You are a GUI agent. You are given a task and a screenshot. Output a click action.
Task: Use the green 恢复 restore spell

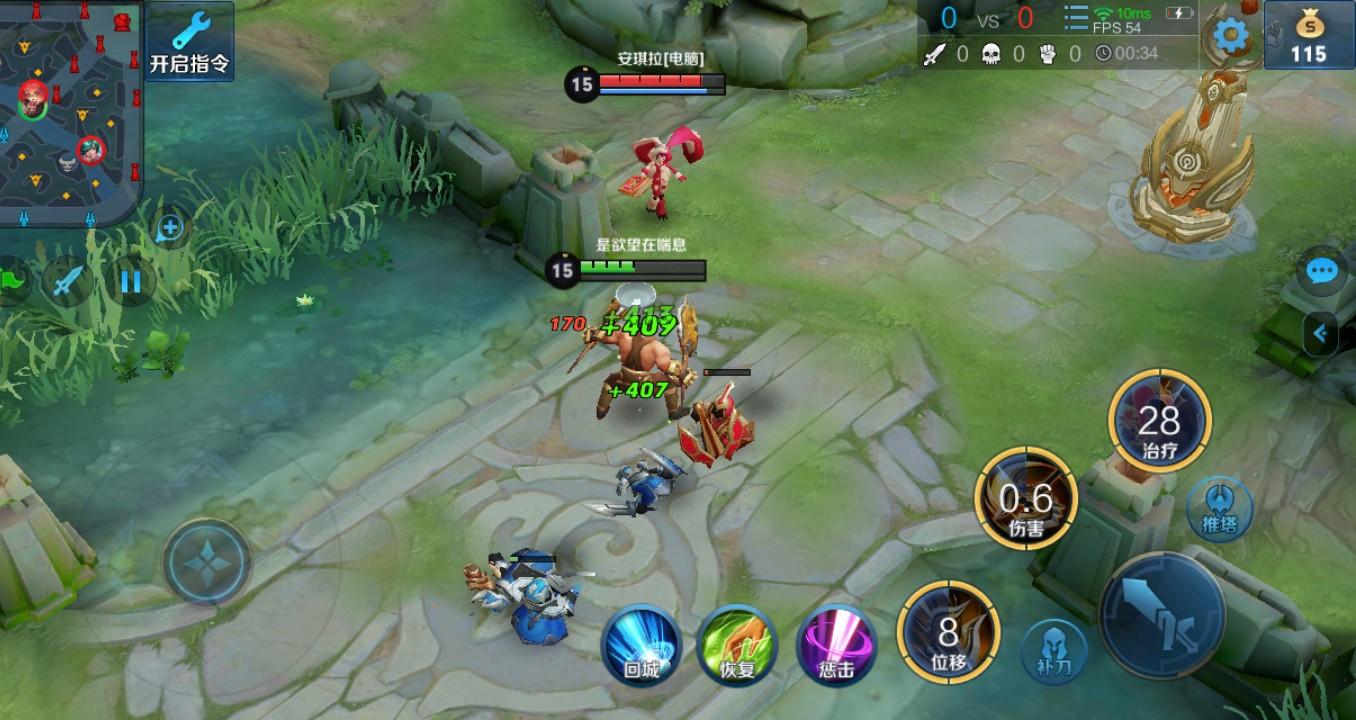point(737,645)
